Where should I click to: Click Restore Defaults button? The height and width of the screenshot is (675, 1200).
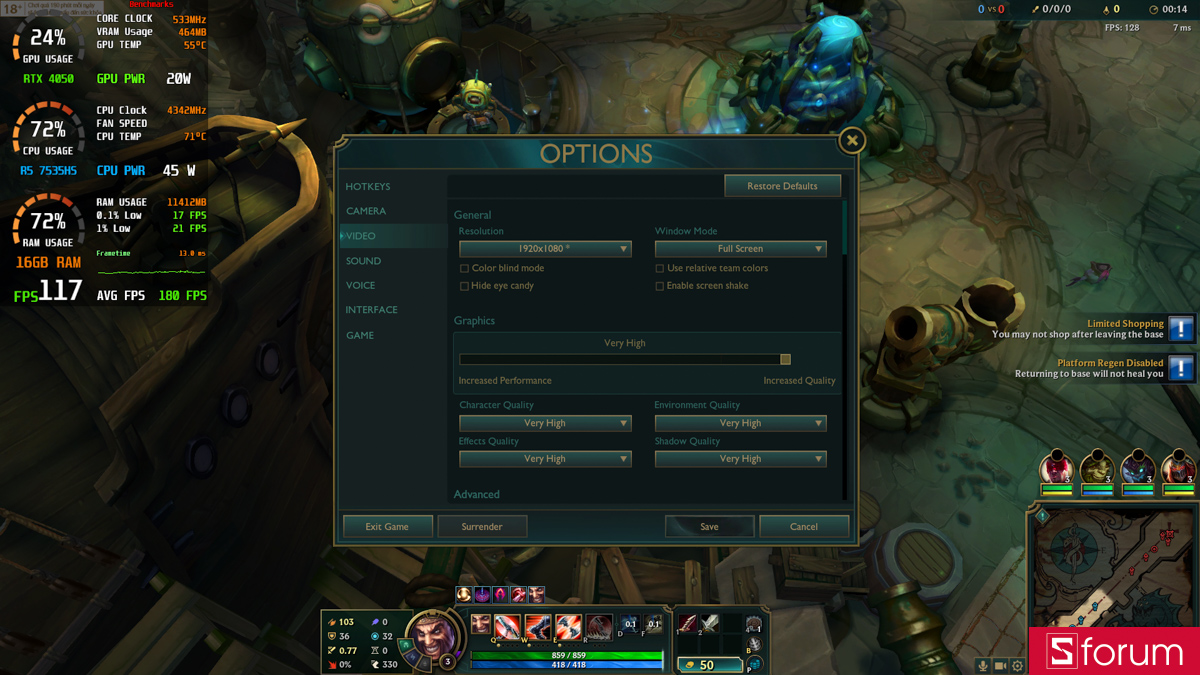coord(782,186)
